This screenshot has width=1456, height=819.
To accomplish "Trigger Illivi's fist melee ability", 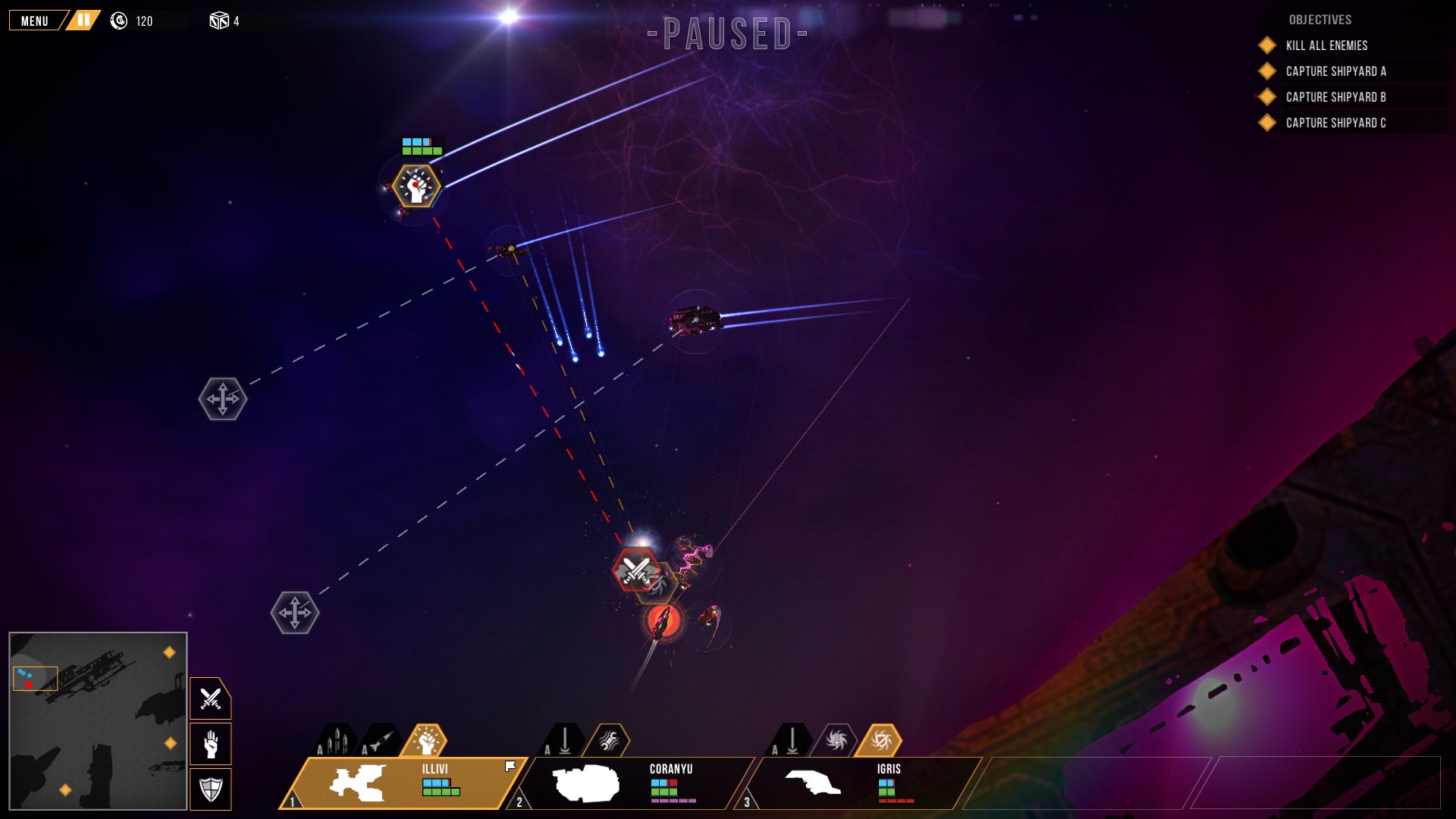I will point(427,741).
